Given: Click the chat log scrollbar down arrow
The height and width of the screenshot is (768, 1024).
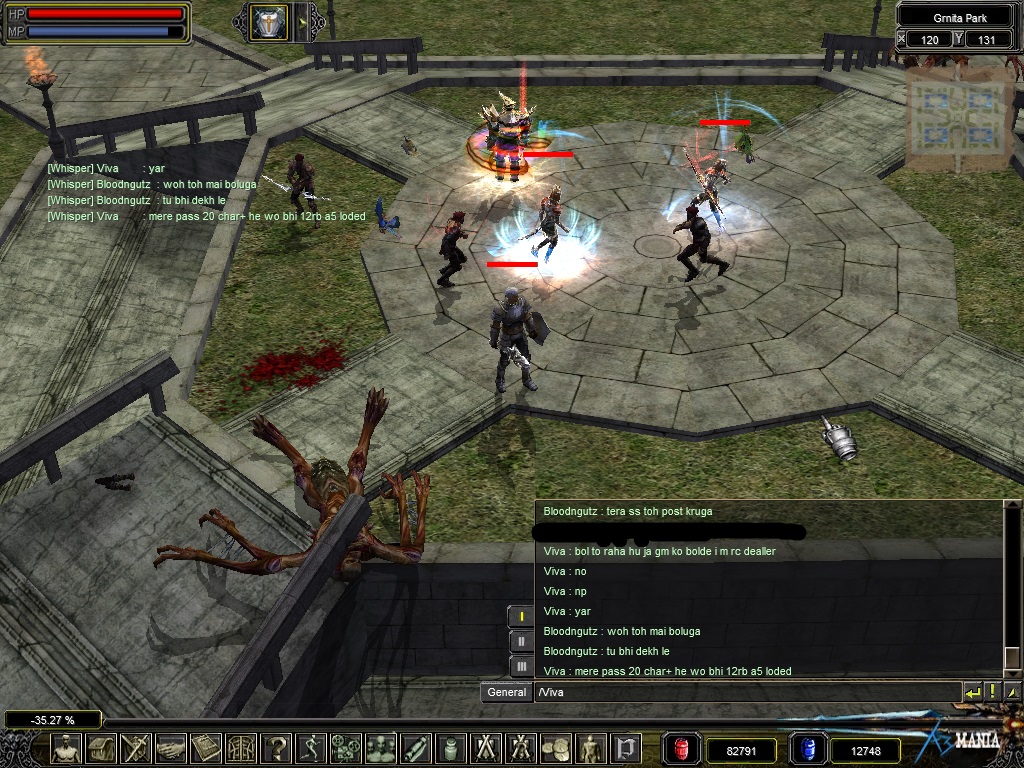Looking at the screenshot, I should point(1012,667).
